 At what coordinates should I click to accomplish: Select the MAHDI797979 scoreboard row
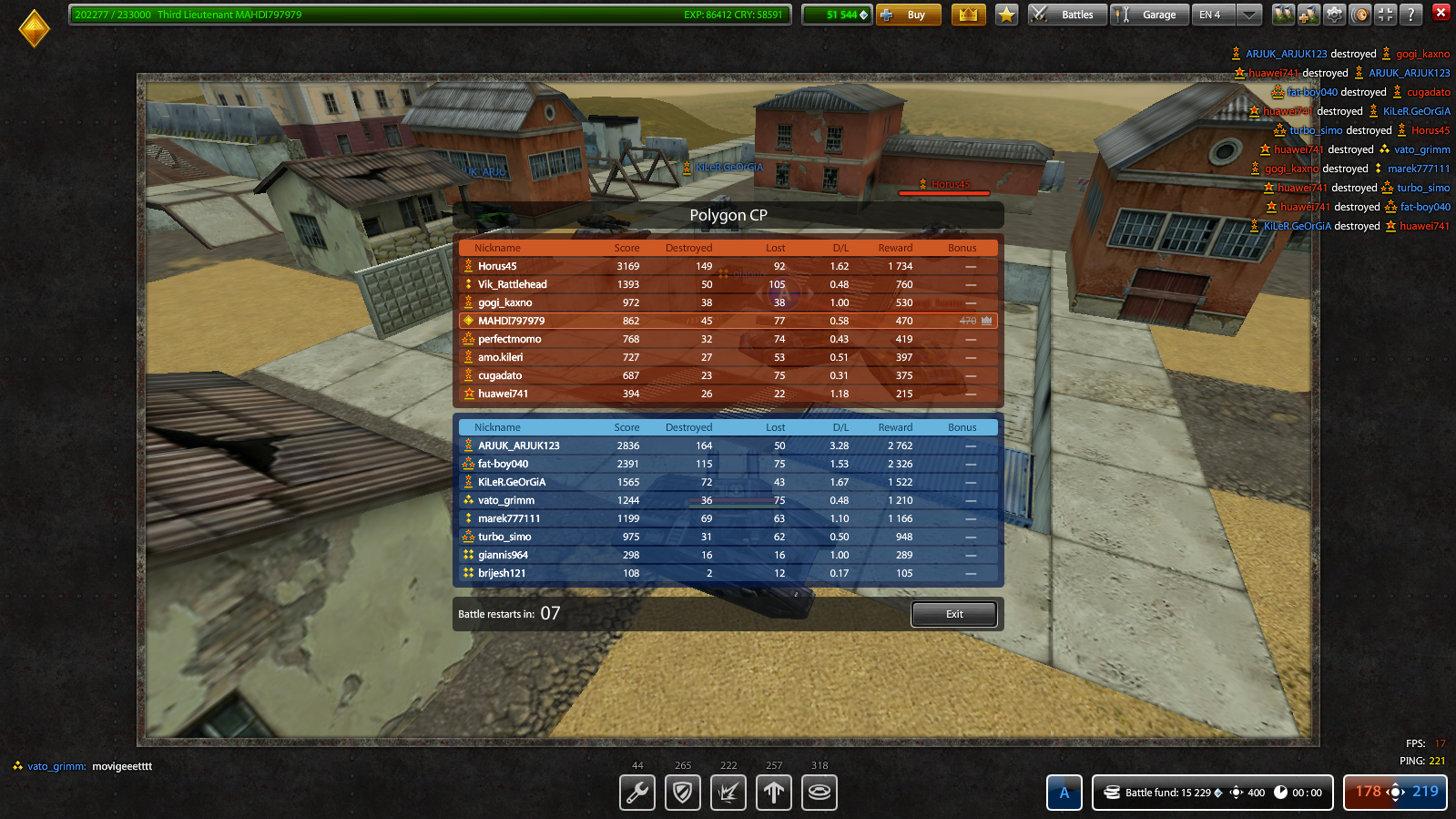tap(726, 321)
